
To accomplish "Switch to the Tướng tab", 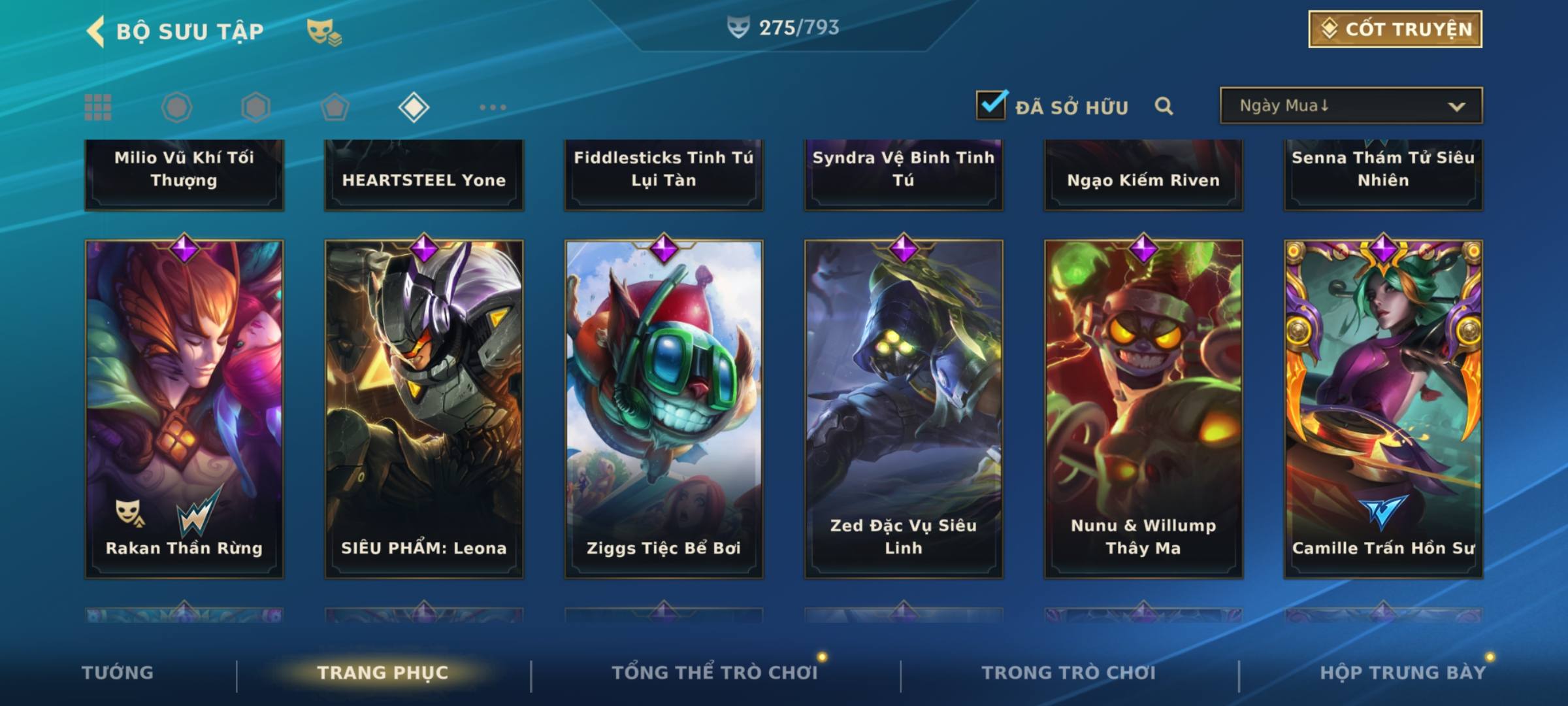I will (x=118, y=673).
